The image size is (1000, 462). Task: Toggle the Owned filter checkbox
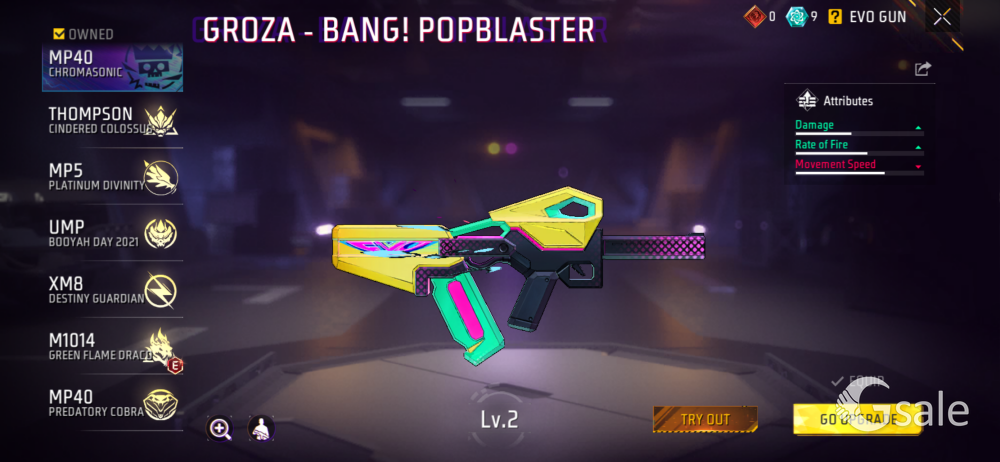[x=61, y=34]
